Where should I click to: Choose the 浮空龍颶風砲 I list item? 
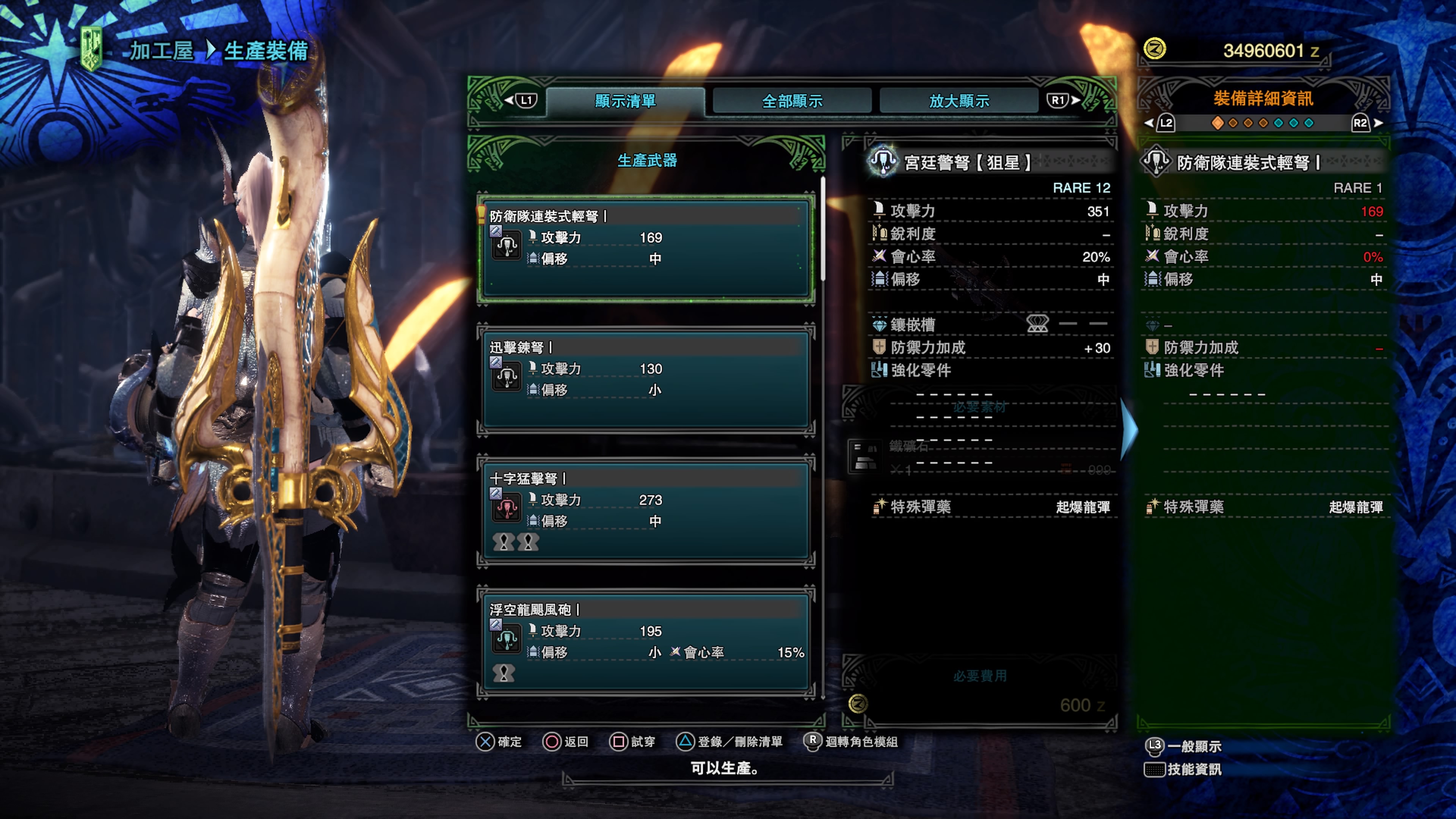click(x=645, y=641)
